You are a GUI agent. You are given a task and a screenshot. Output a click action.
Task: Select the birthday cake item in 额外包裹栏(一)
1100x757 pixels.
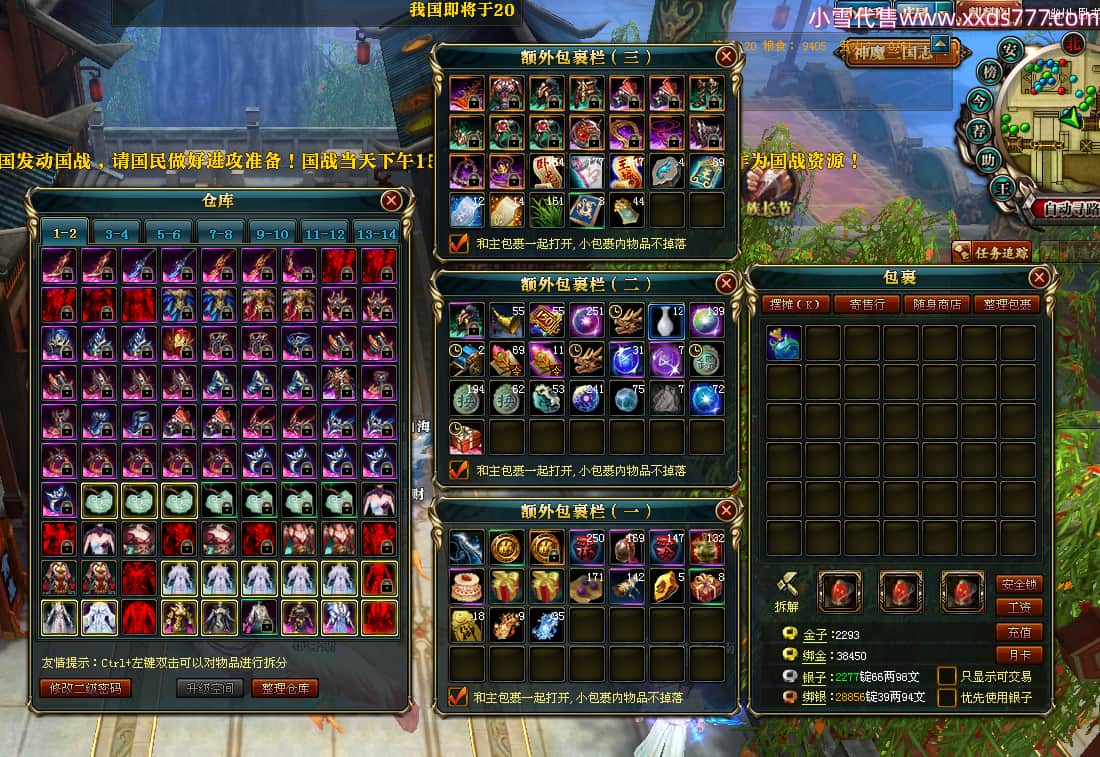(466, 585)
